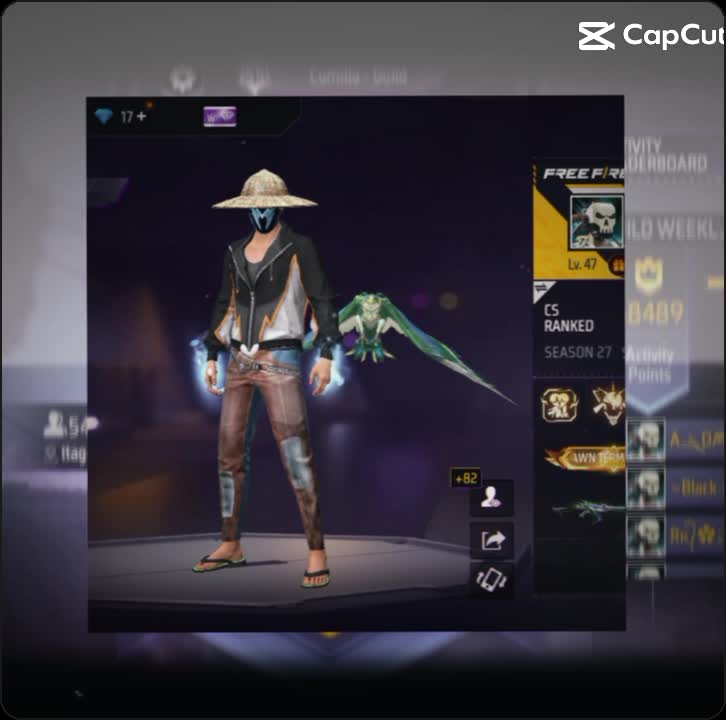The height and width of the screenshot is (720, 726).
Task: Tap the plus to add diamonds
Action: coord(141,117)
